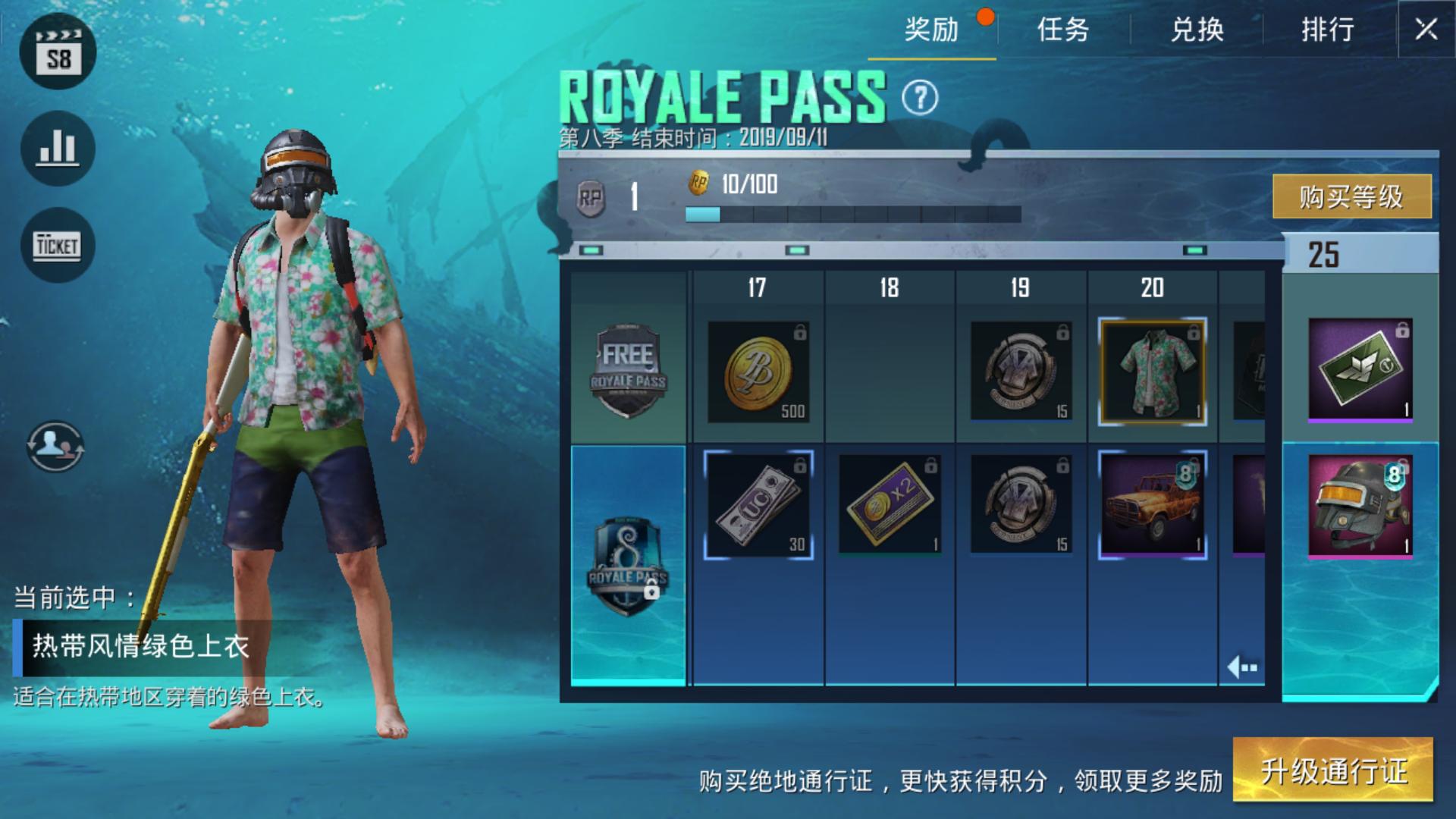Screen dimensions: 1456x819
Task: Choose the 30 UC cash reward
Action: (x=758, y=505)
